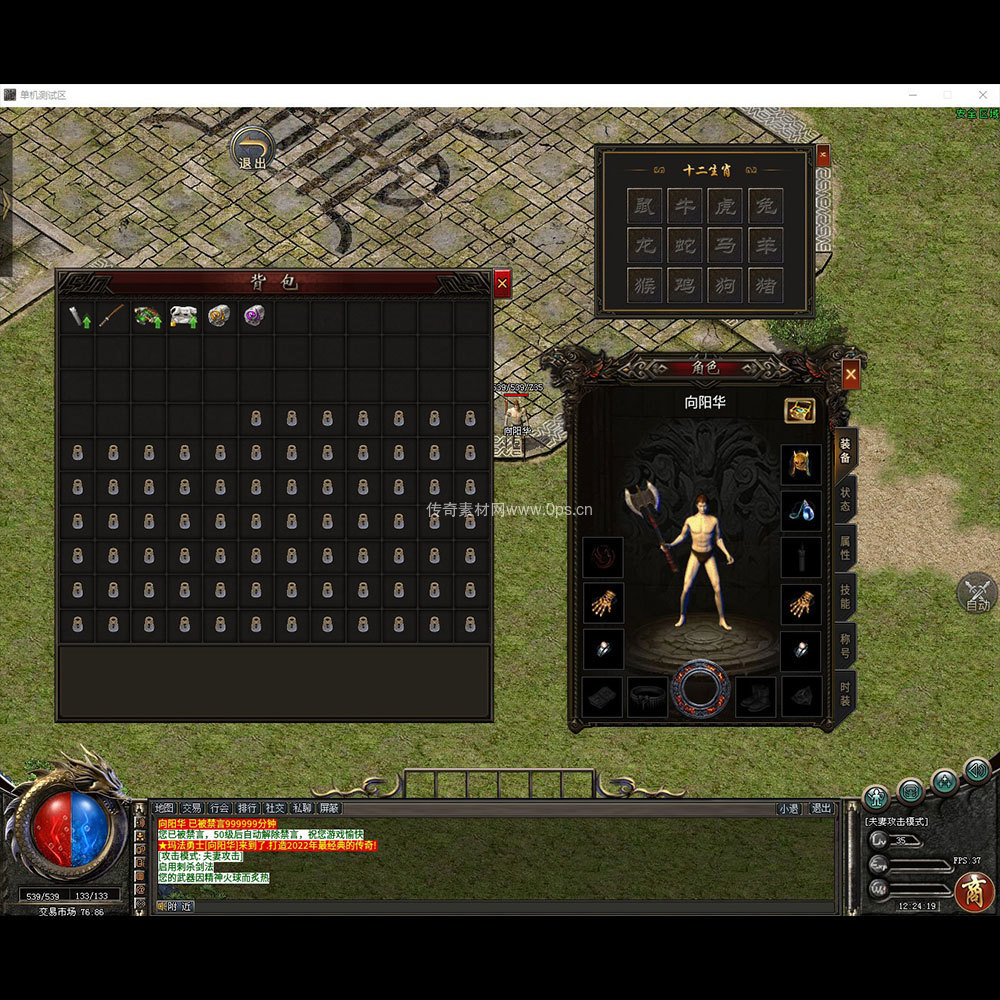Select the equipped golden helmet slot
Image resolution: width=1000 pixels, height=1000 pixels.
pos(800,463)
